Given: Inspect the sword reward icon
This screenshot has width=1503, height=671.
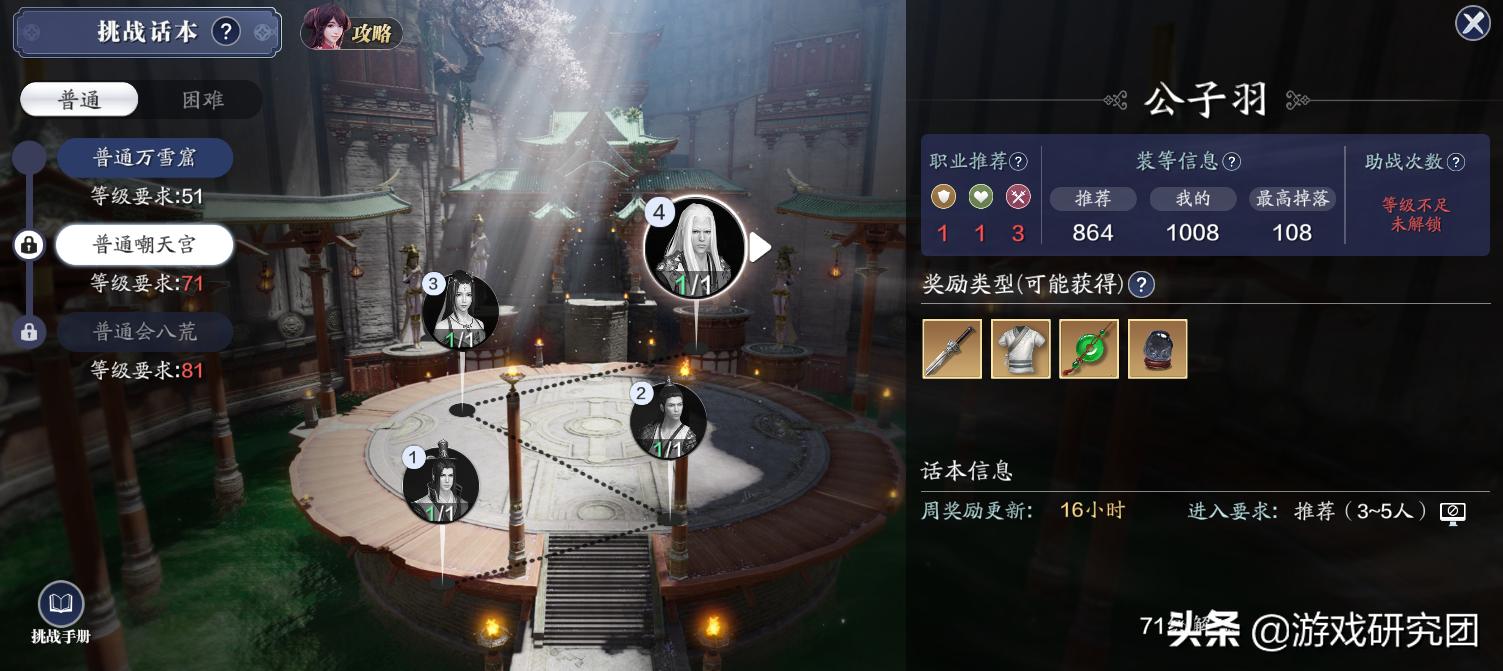Looking at the screenshot, I should [x=952, y=349].
